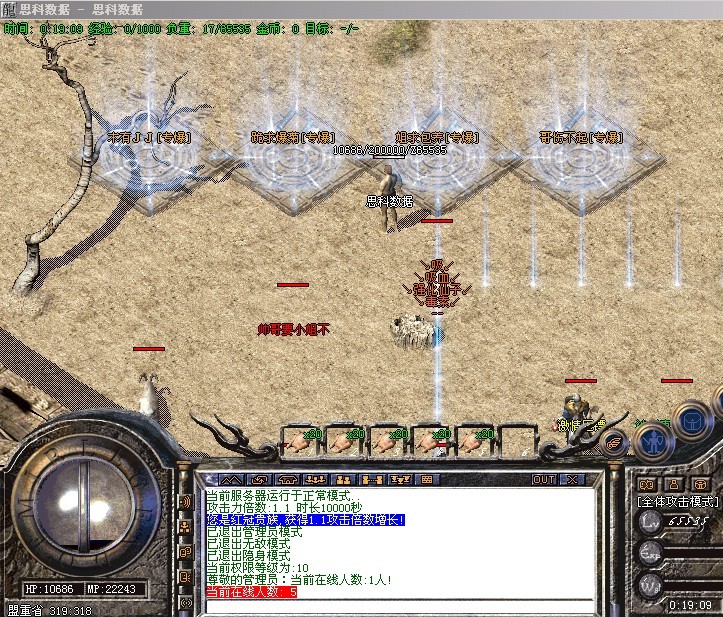Open the bag inventory round button
This screenshot has width=723, height=617.
[x=692, y=420]
